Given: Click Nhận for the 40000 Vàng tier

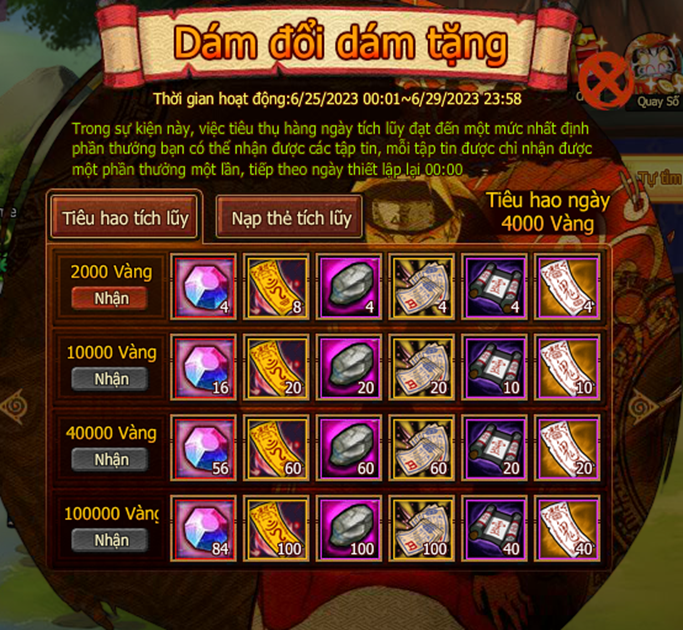Looking at the screenshot, I should coord(111,460).
